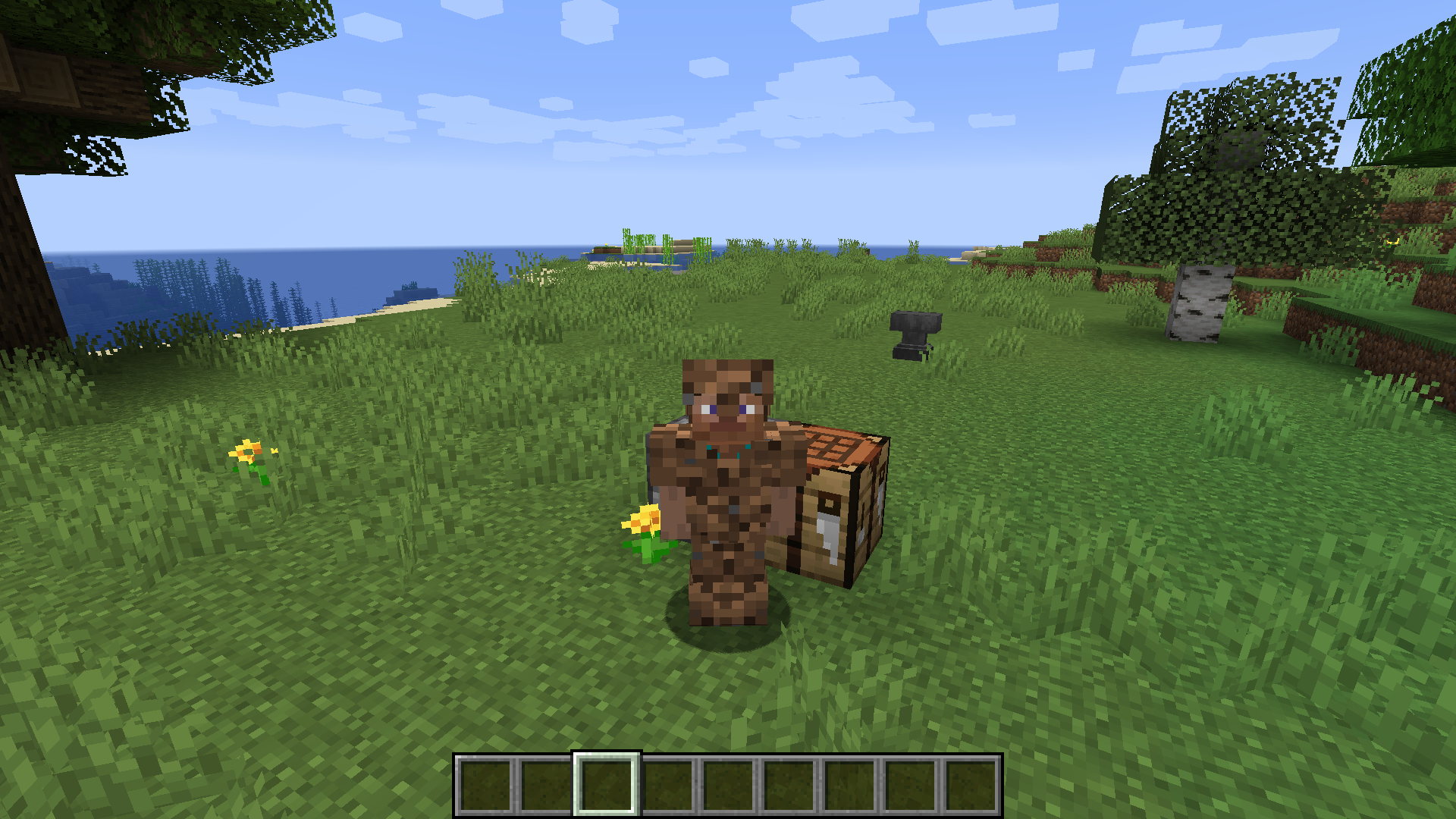Select the first hotbar slot
The image size is (1456, 819).
[485, 785]
